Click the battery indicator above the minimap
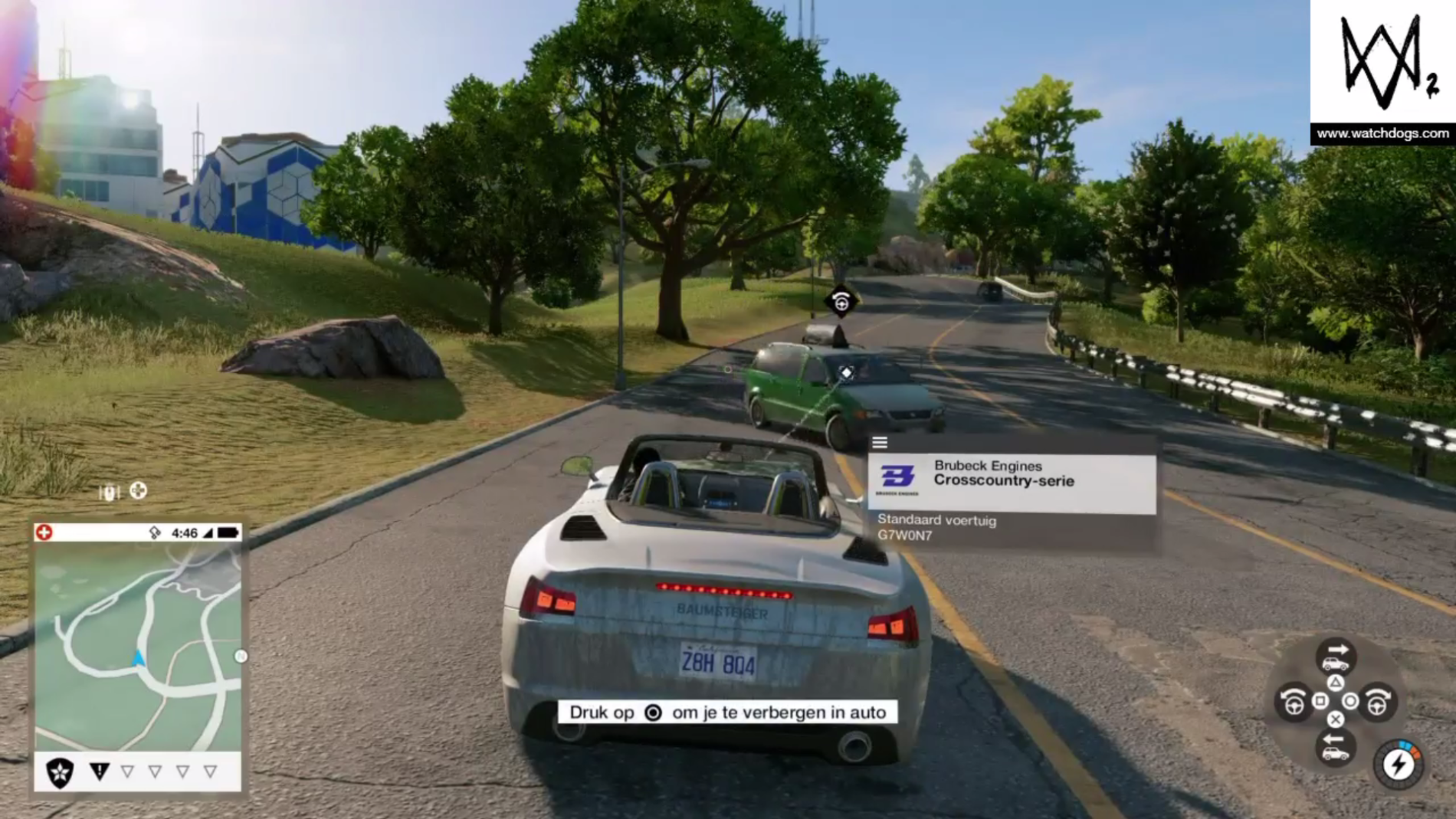 click(x=228, y=532)
